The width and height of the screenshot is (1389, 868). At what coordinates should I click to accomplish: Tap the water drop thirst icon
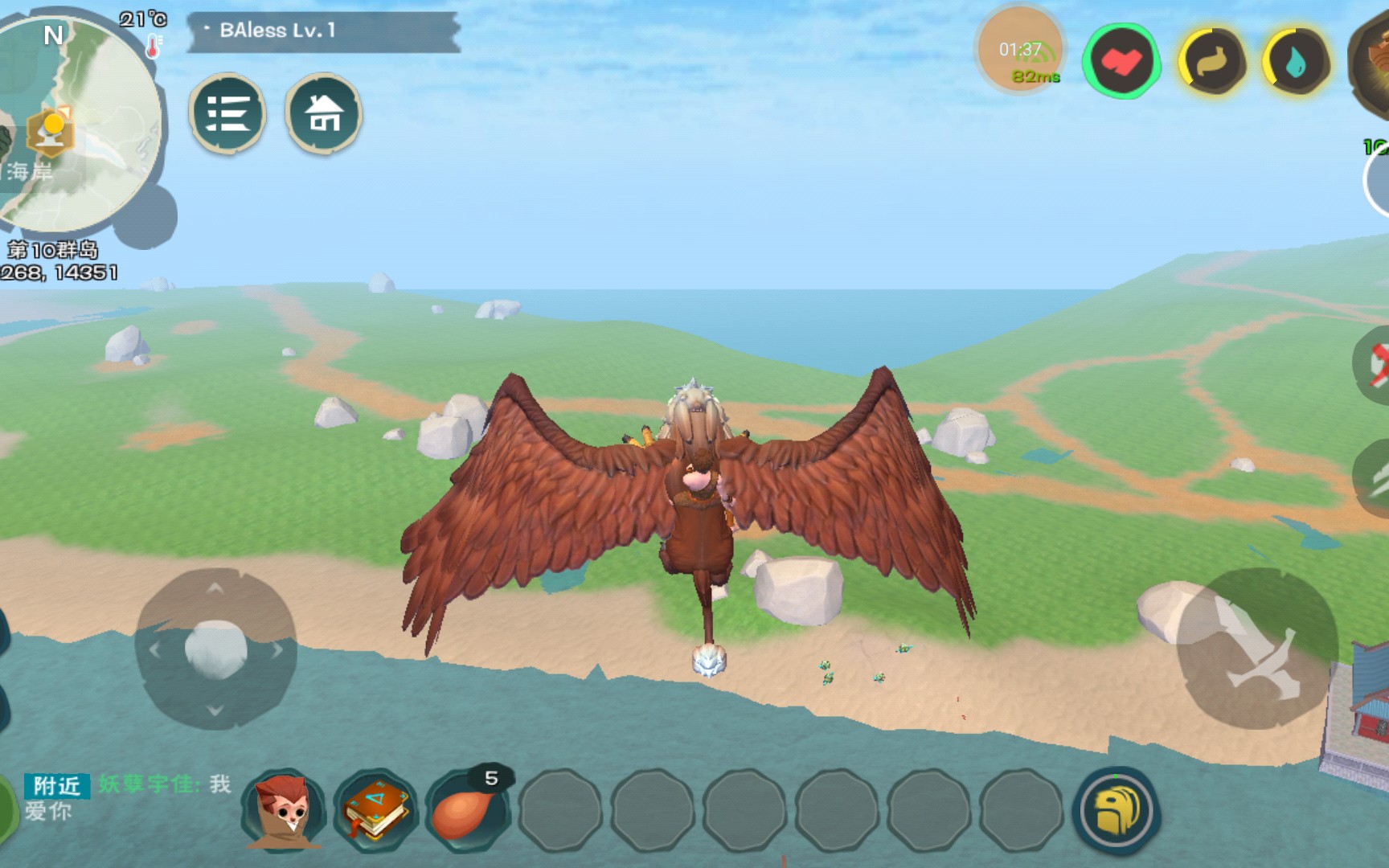1296,62
